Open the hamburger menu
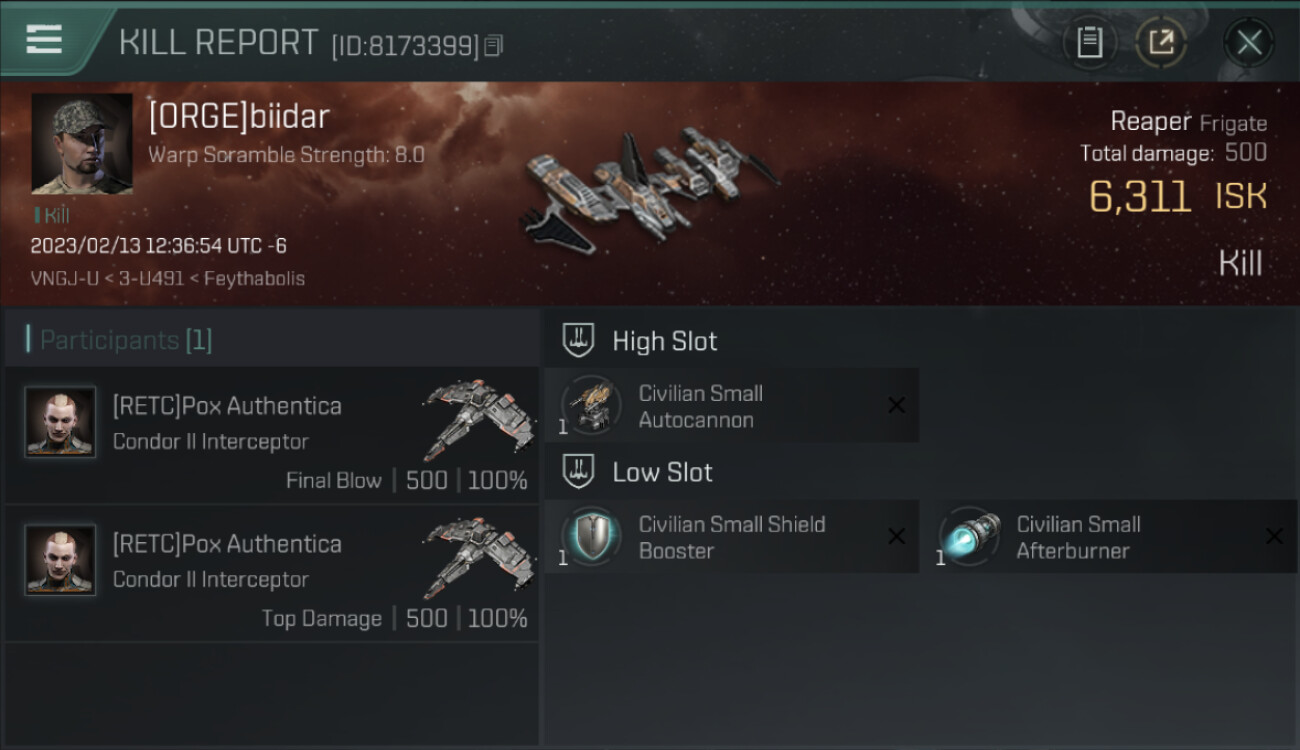Image resolution: width=1300 pixels, height=750 pixels. [x=44, y=40]
